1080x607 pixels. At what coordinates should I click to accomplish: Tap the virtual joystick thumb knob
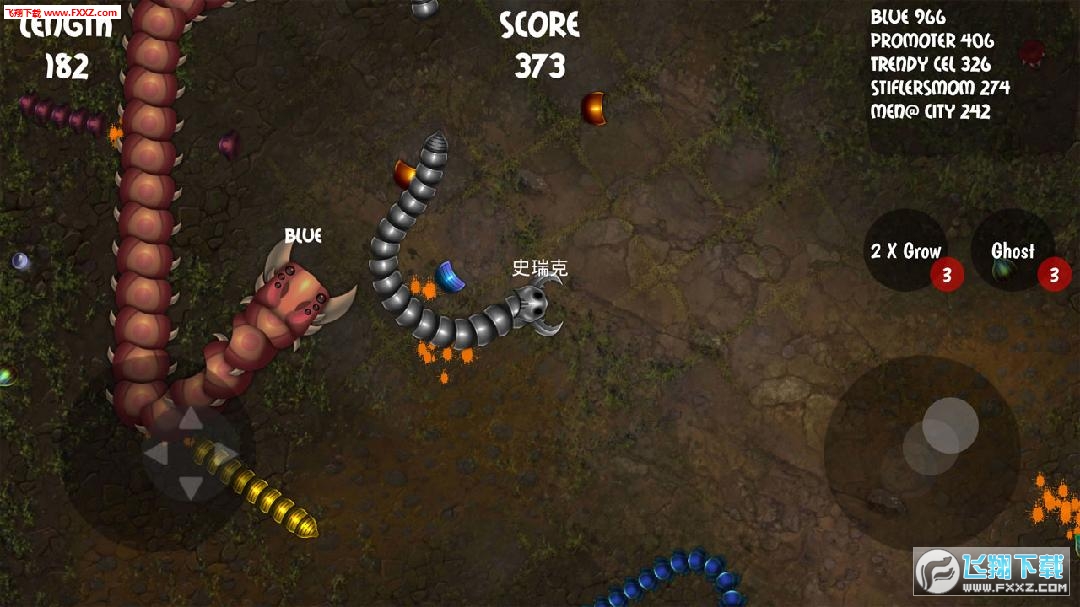(950, 425)
